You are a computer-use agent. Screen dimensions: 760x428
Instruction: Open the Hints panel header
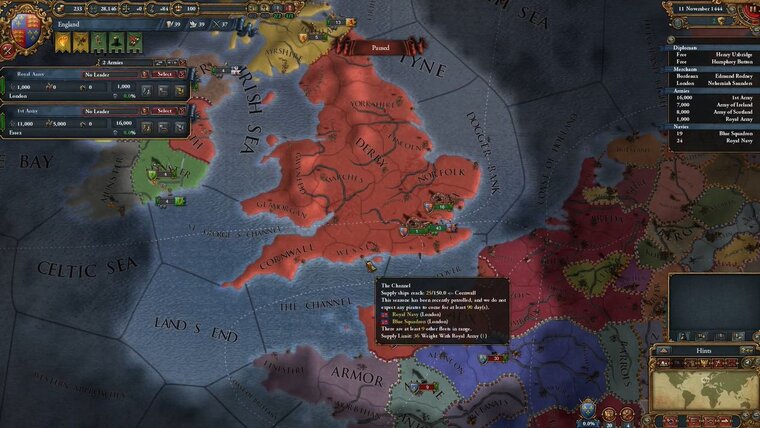pos(702,351)
